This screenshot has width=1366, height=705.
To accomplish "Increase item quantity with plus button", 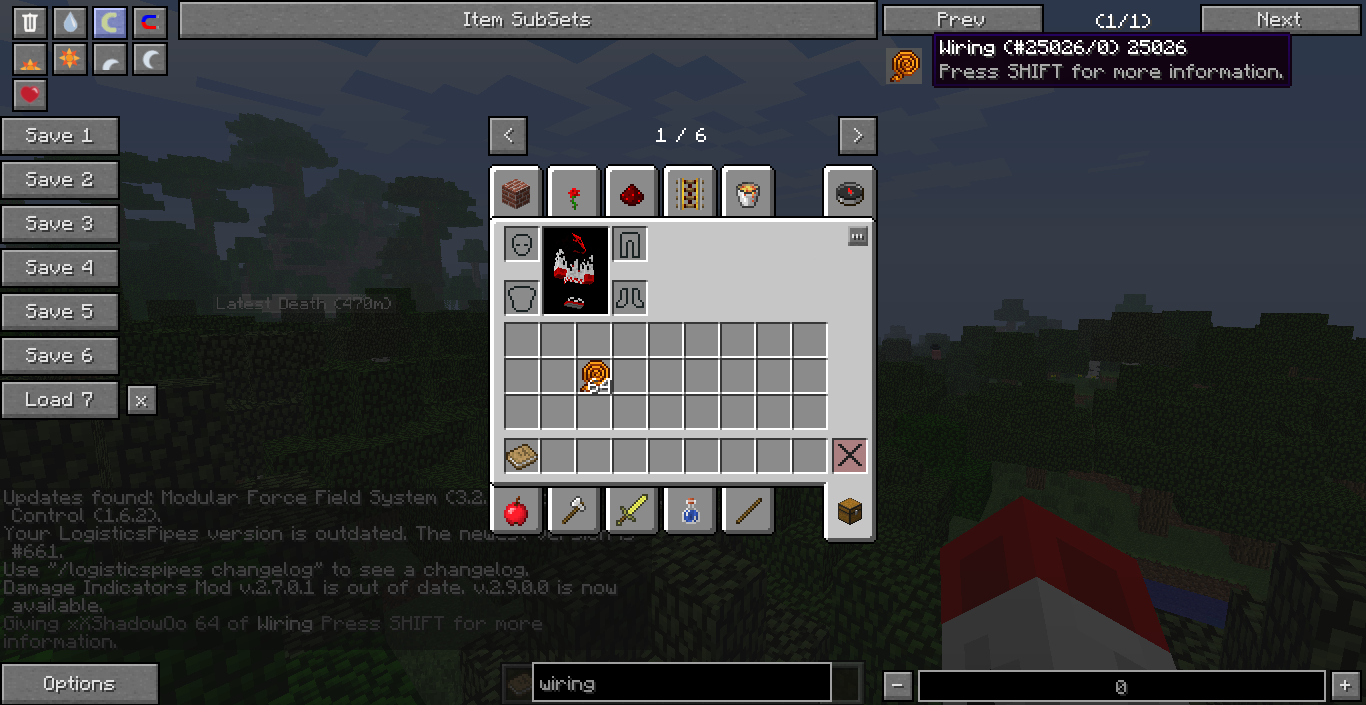I will click(1343, 686).
